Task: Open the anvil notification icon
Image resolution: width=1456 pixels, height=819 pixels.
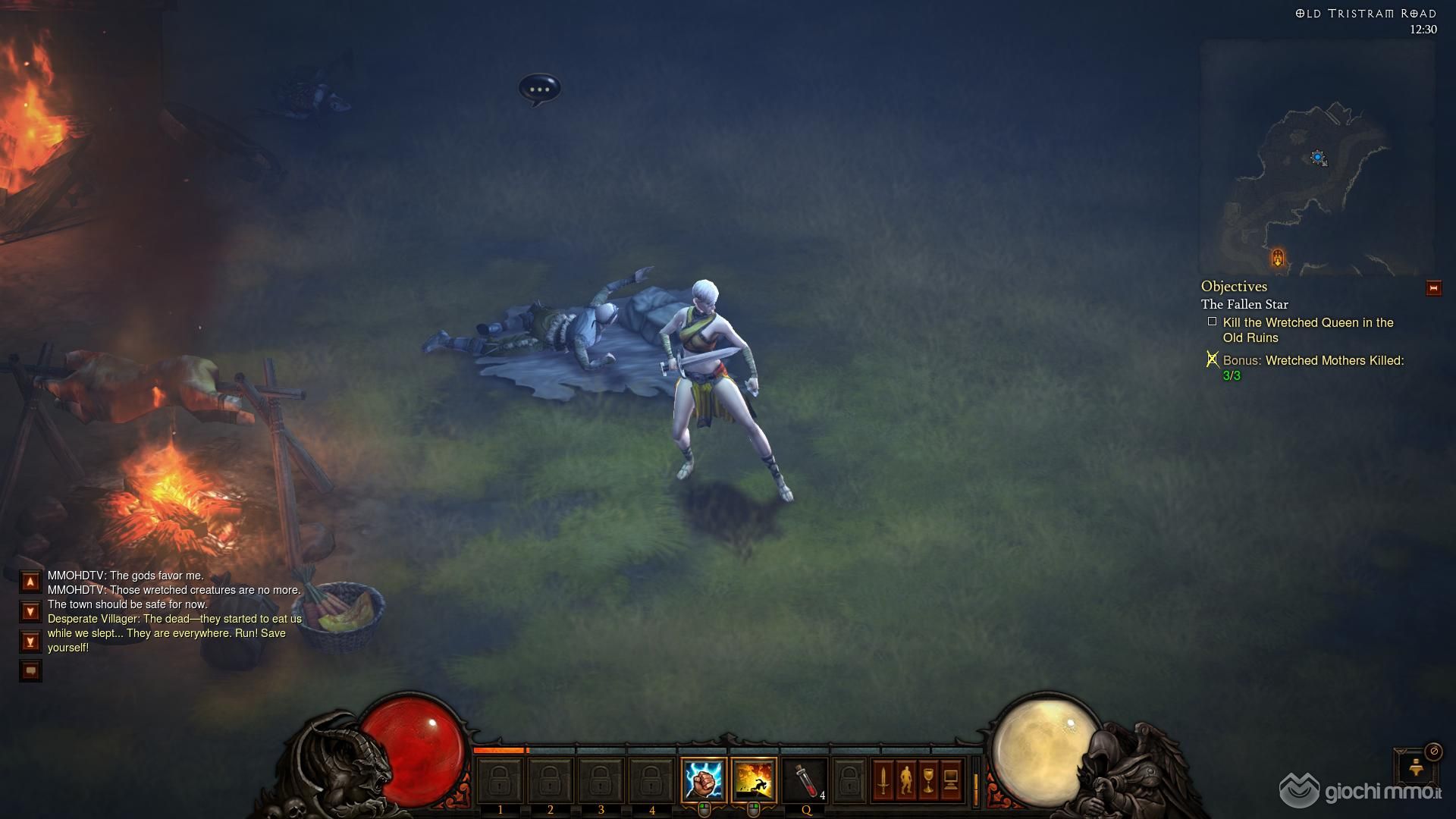Action: click(1415, 767)
